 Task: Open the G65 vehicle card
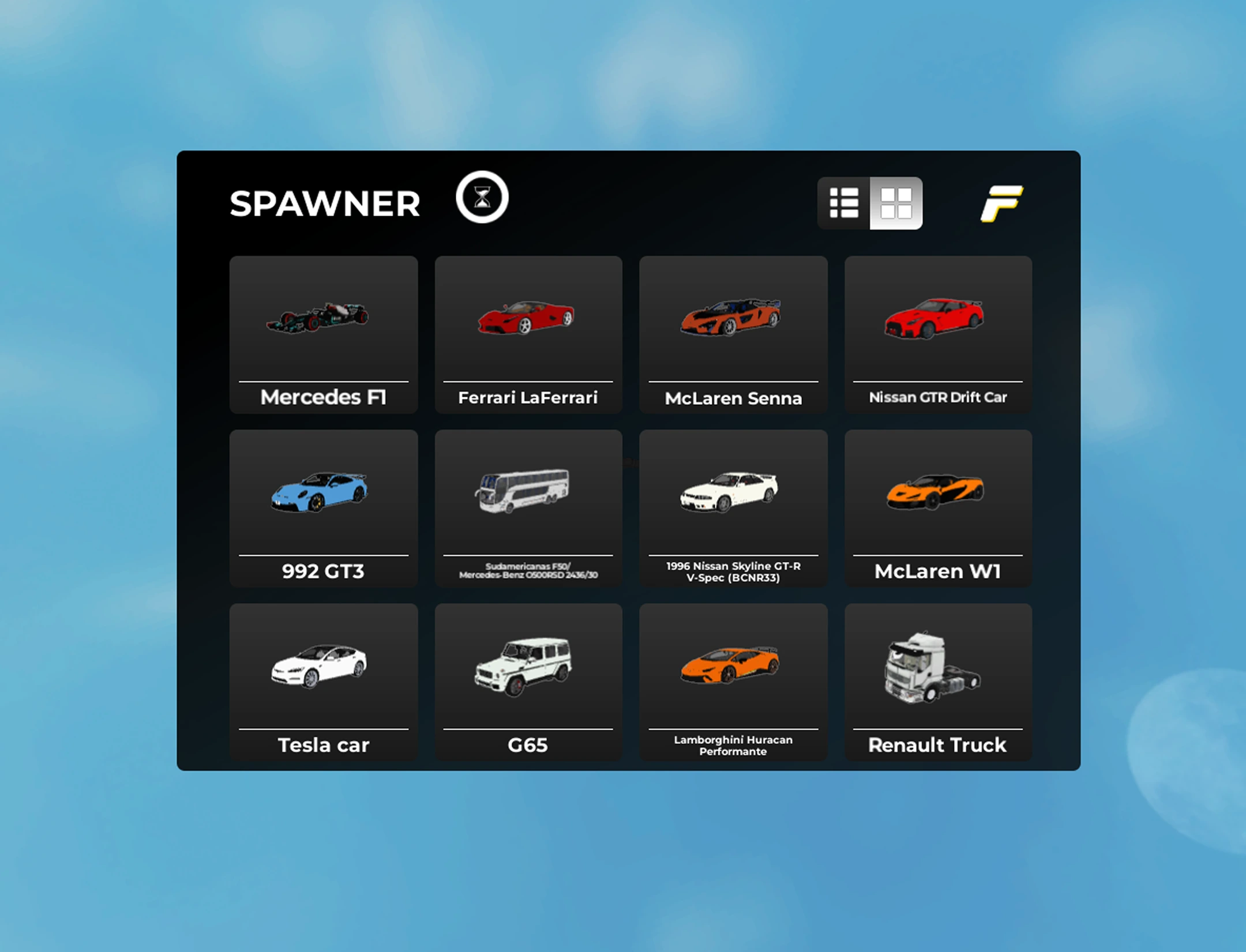coord(528,669)
